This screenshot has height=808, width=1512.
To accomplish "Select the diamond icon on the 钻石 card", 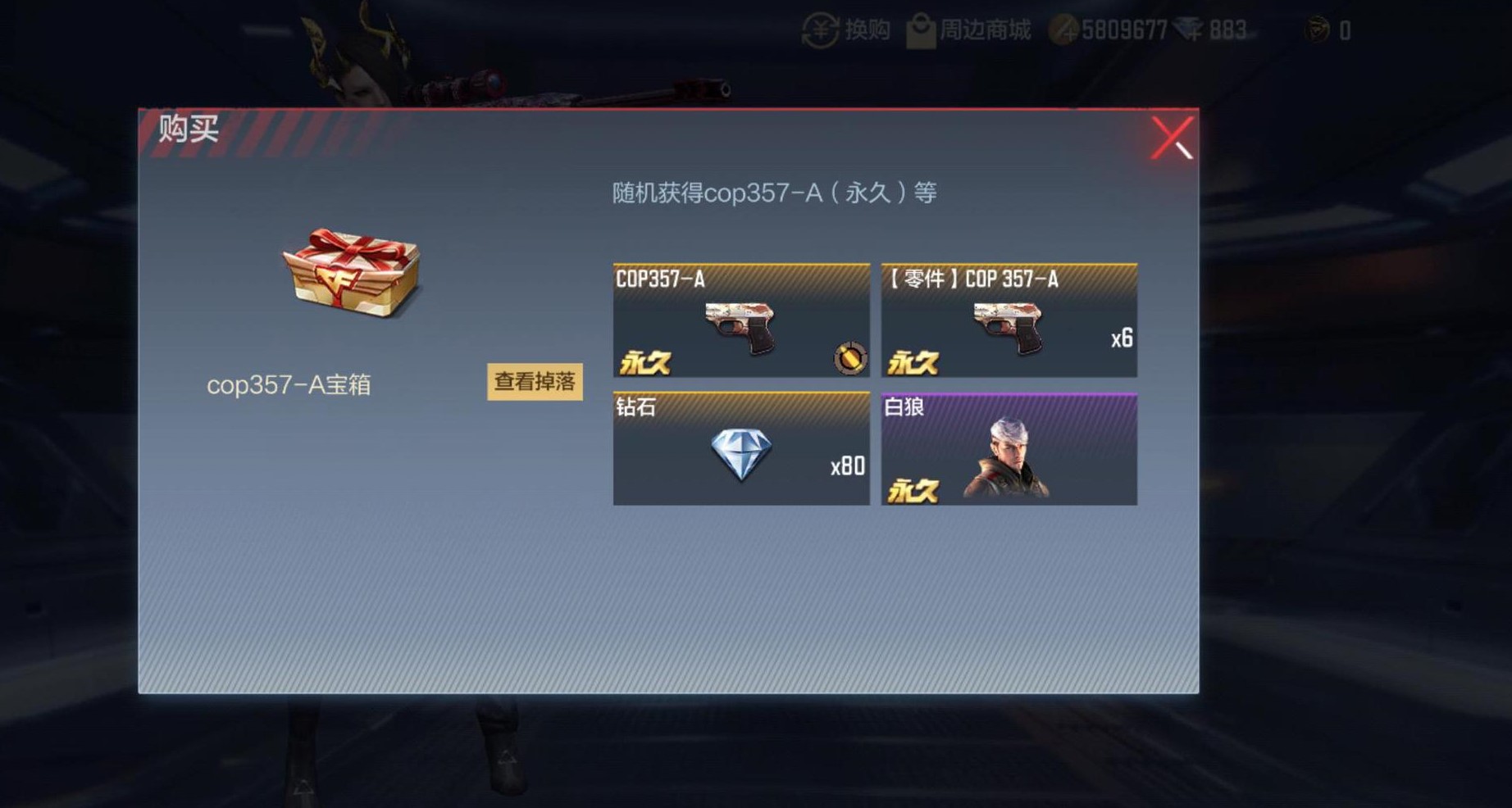I will (742, 452).
